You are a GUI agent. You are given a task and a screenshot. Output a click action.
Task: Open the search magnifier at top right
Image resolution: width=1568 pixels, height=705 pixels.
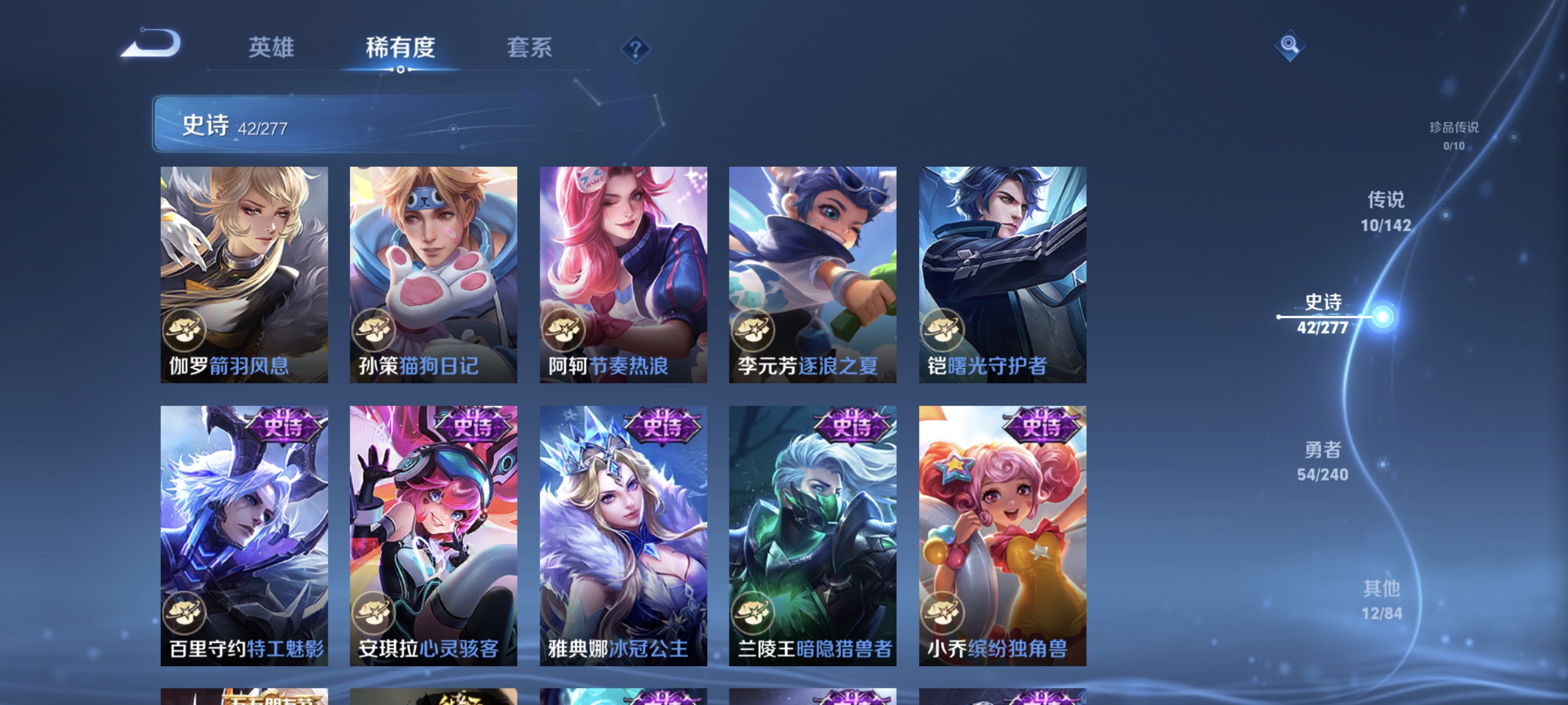1289,45
